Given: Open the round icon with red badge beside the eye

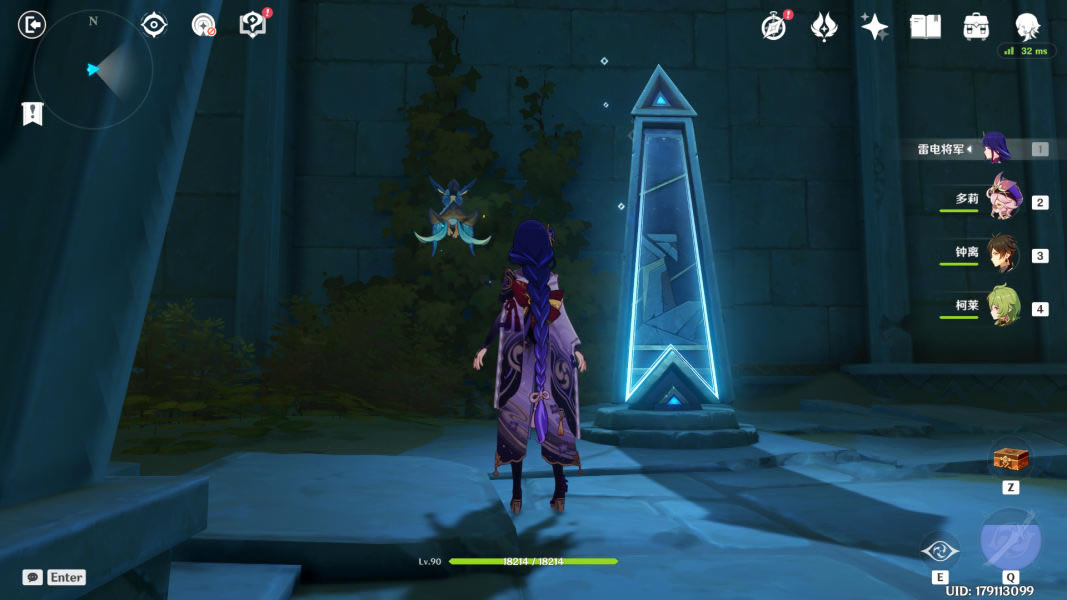Looking at the screenshot, I should (204, 25).
